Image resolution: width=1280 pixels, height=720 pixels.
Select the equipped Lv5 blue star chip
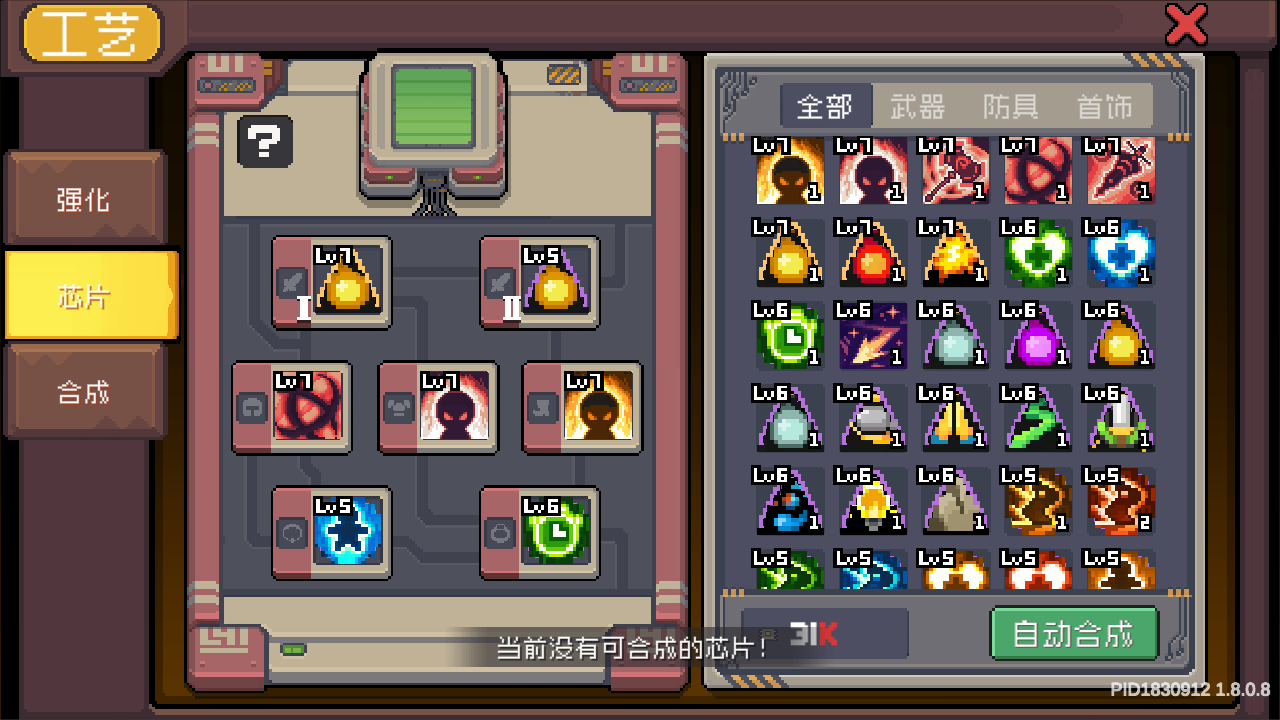click(x=330, y=532)
